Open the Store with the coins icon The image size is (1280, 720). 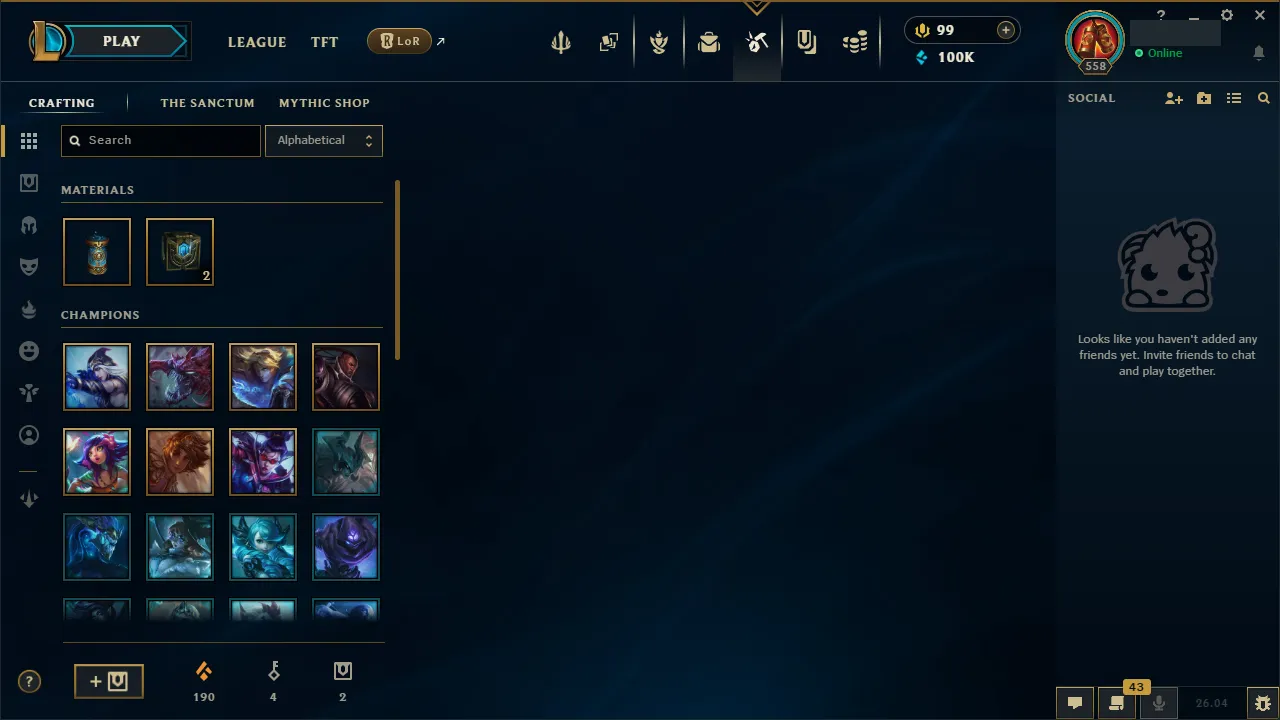(855, 41)
